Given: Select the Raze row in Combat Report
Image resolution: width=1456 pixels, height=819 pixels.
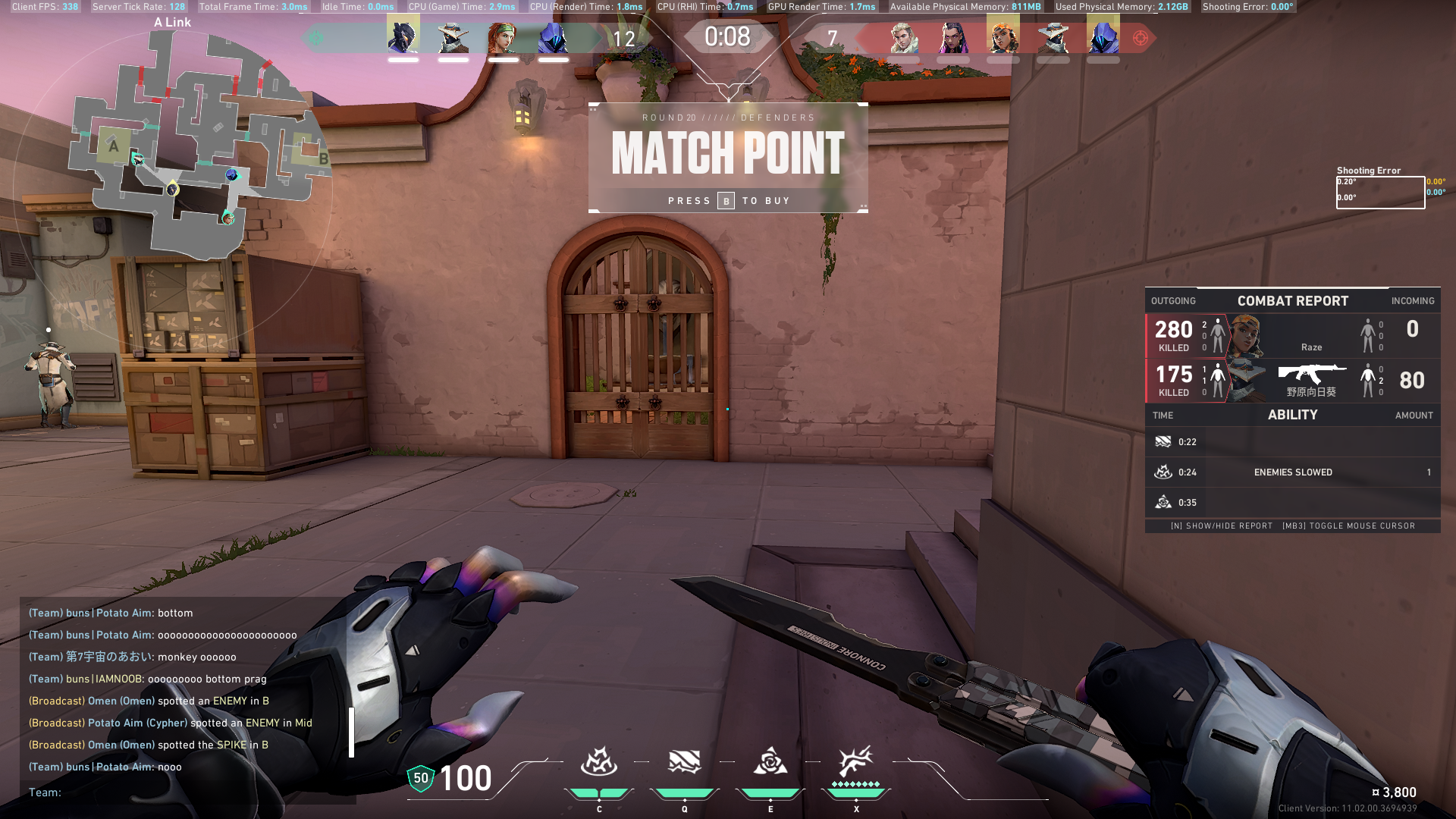Looking at the screenshot, I should point(1292,335).
